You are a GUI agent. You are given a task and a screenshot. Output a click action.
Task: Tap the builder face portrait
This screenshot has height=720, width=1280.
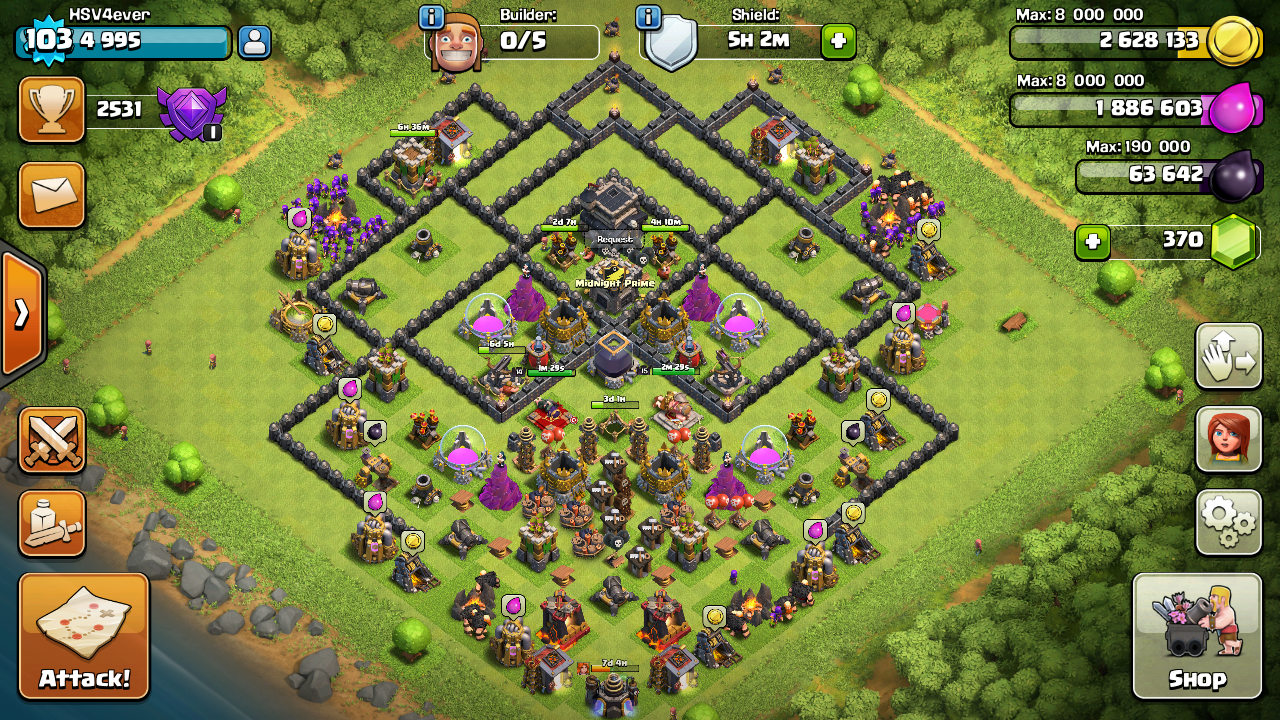coord(455,43)
